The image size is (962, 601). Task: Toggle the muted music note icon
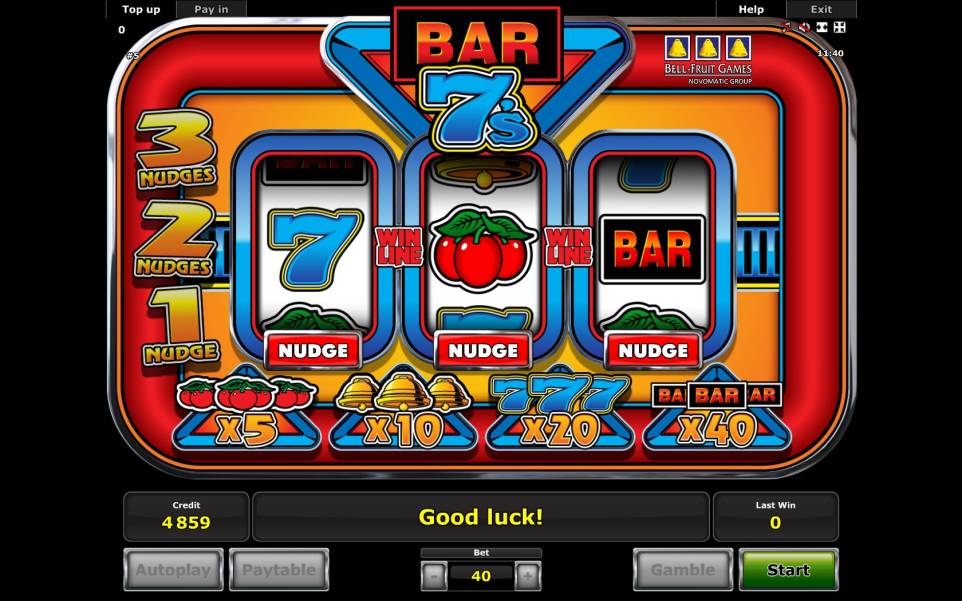point(786,27)
